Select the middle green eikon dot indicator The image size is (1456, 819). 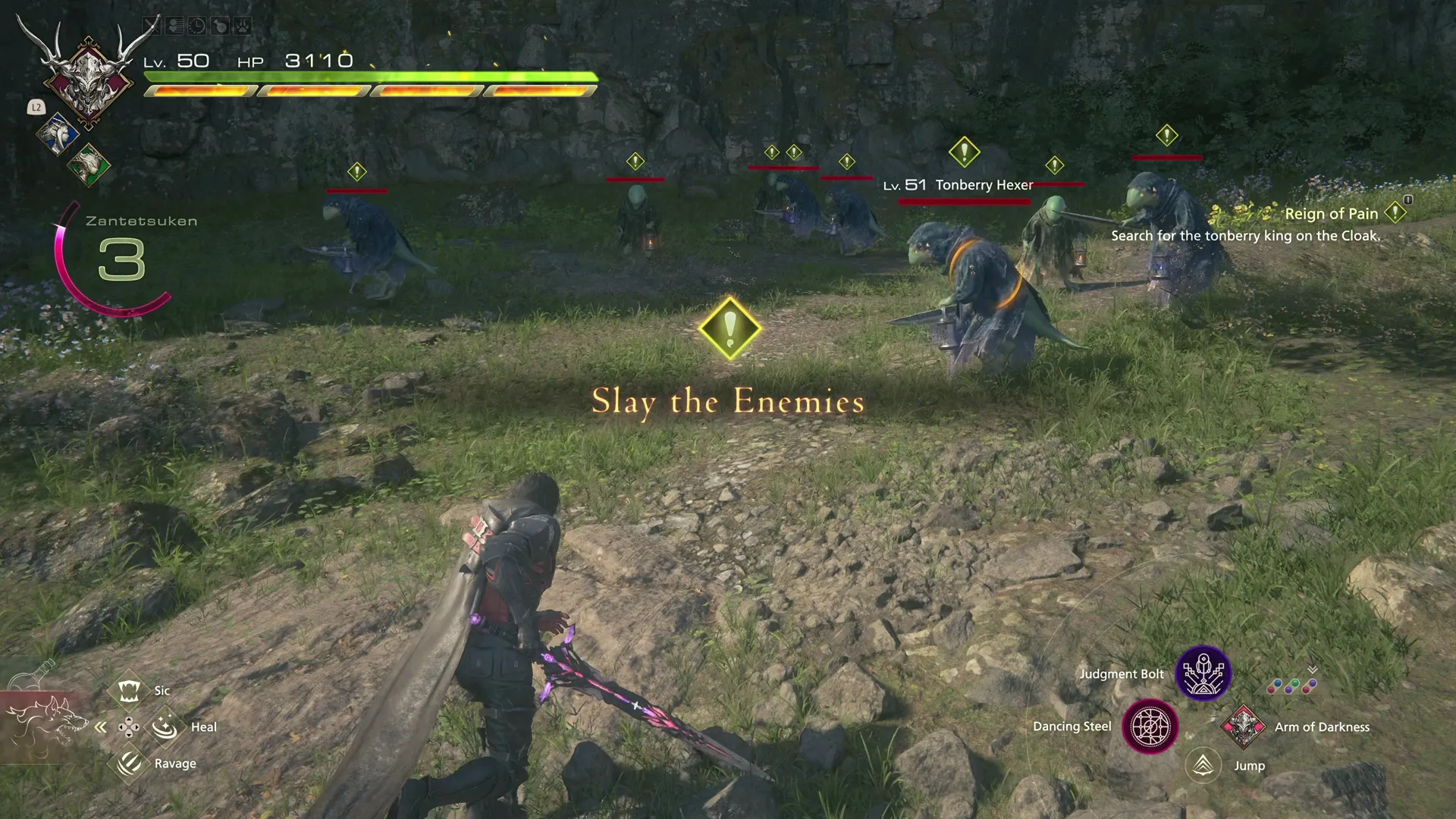click(1294, 682)
